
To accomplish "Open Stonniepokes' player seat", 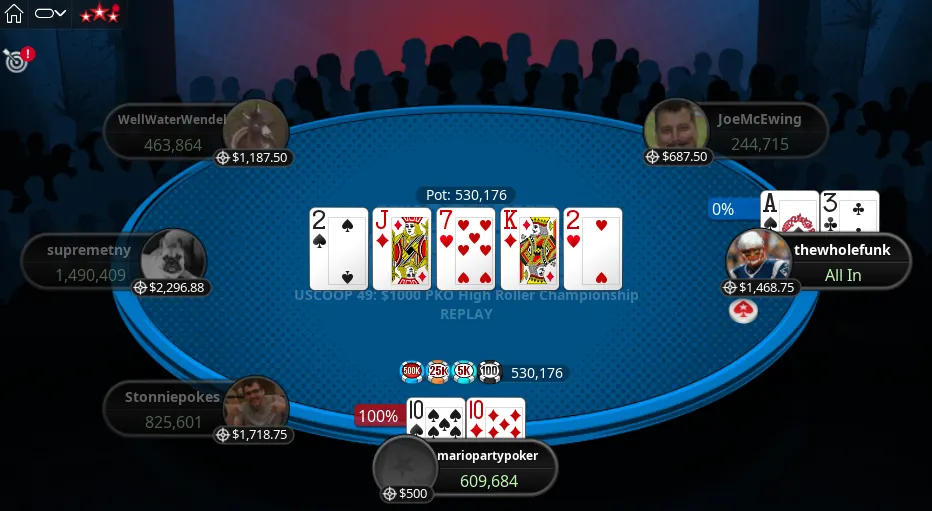I will pos(170,409).
